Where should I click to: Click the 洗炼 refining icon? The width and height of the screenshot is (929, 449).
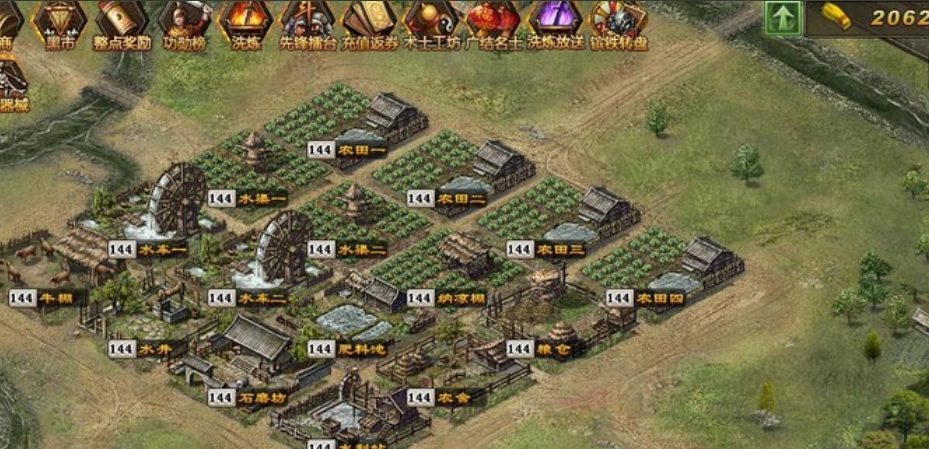pos(244,23)
